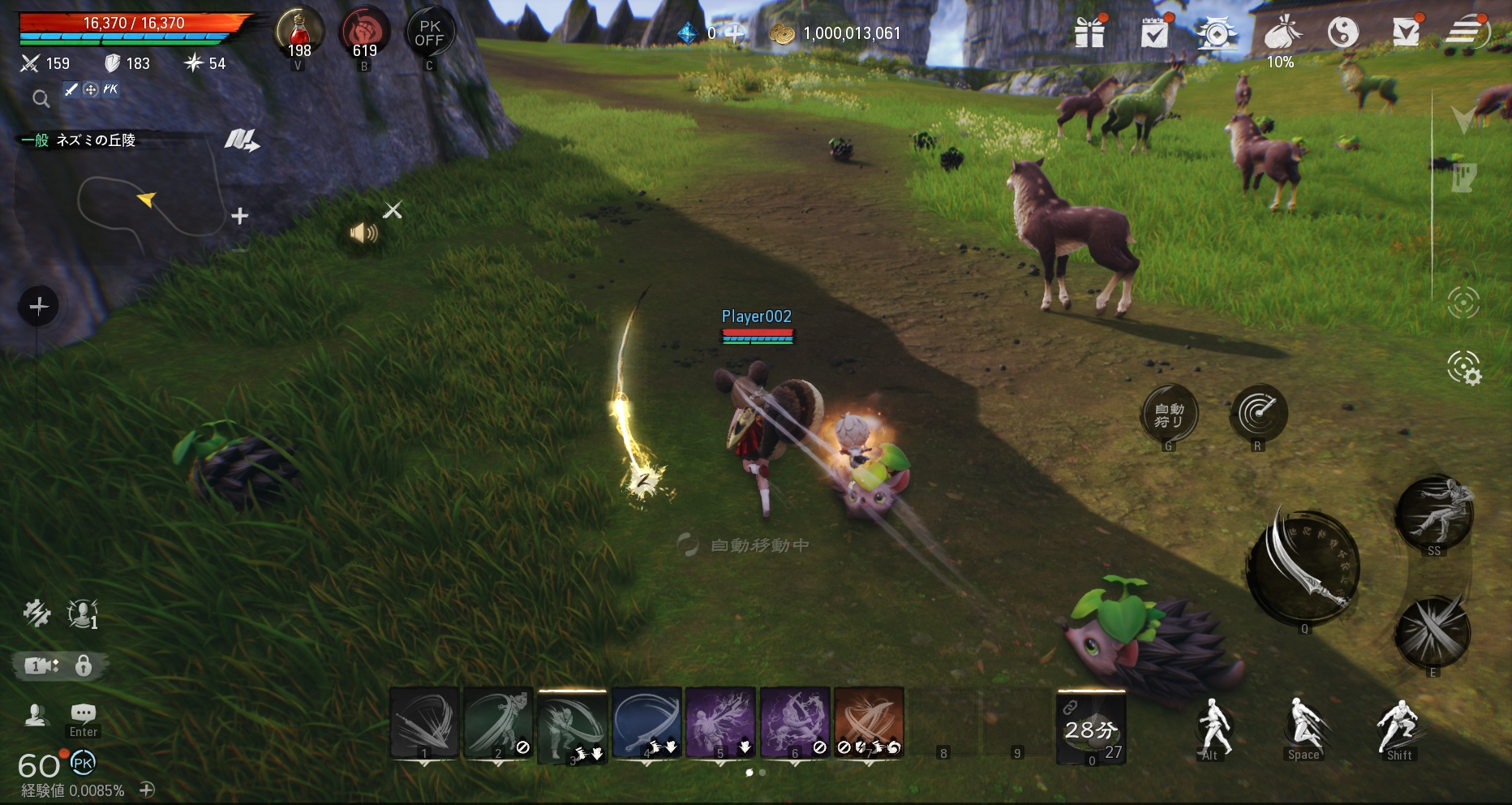Close the floating sound widget
This screenshot has height=805, width=1512.
[x=393, y=211]
